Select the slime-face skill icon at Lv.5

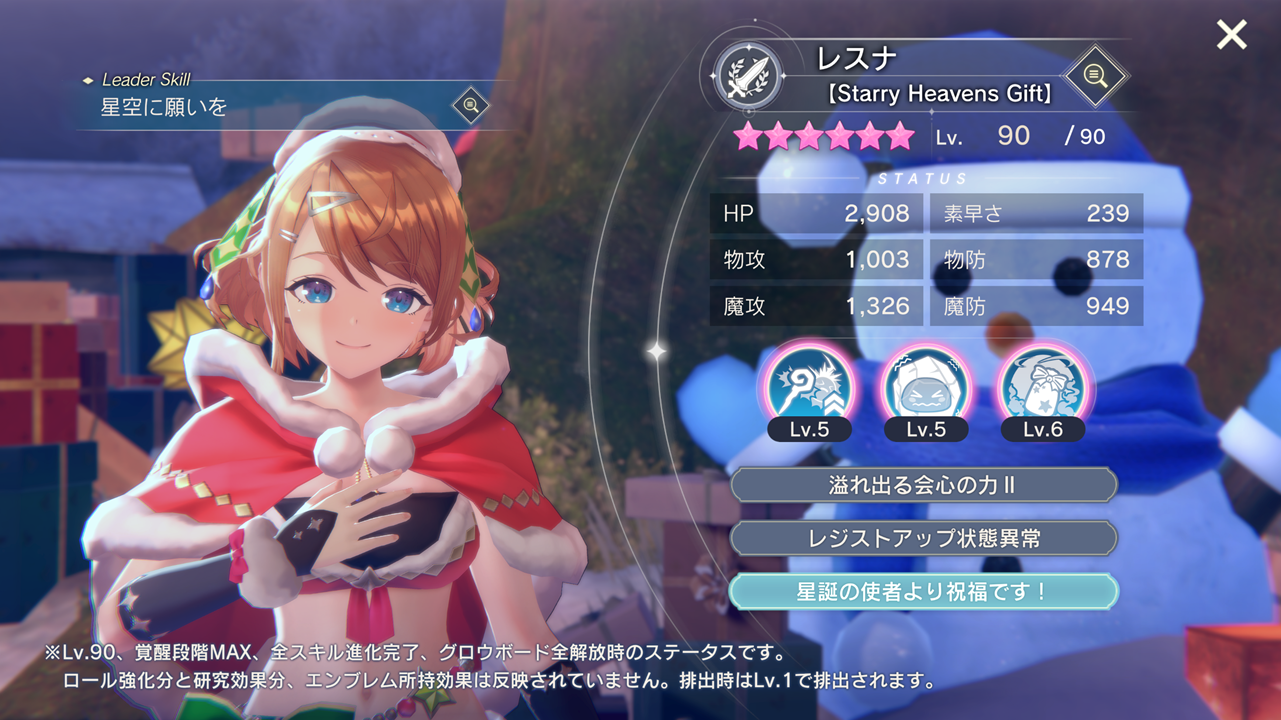[926, 385]
